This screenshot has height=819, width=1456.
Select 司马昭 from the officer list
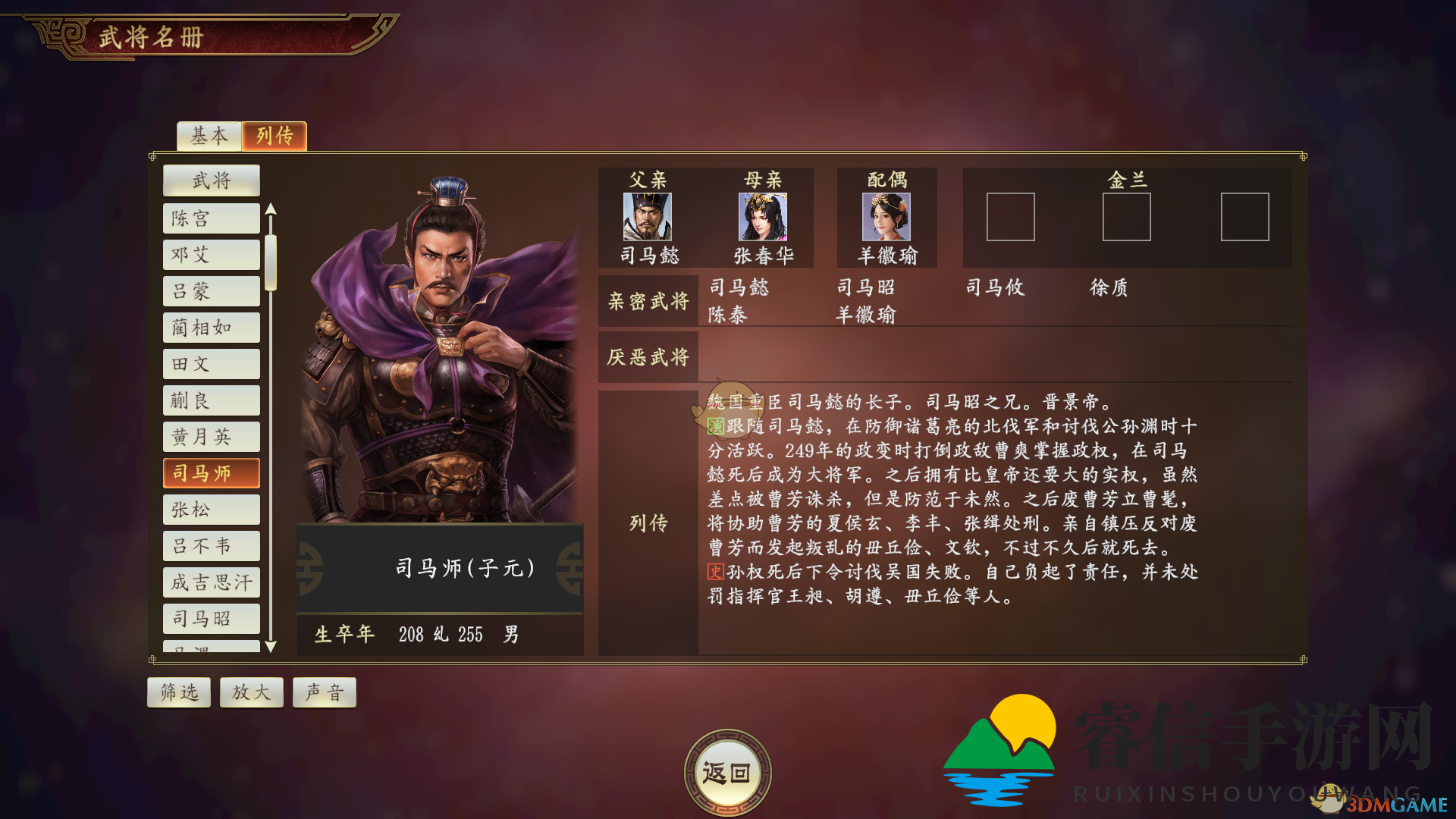click(210, 619)
